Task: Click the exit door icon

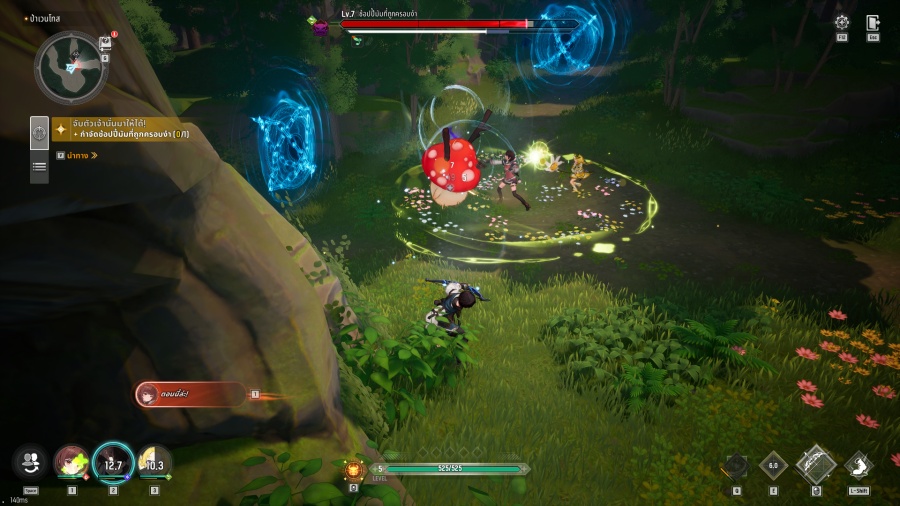Action: click(873, 22)
